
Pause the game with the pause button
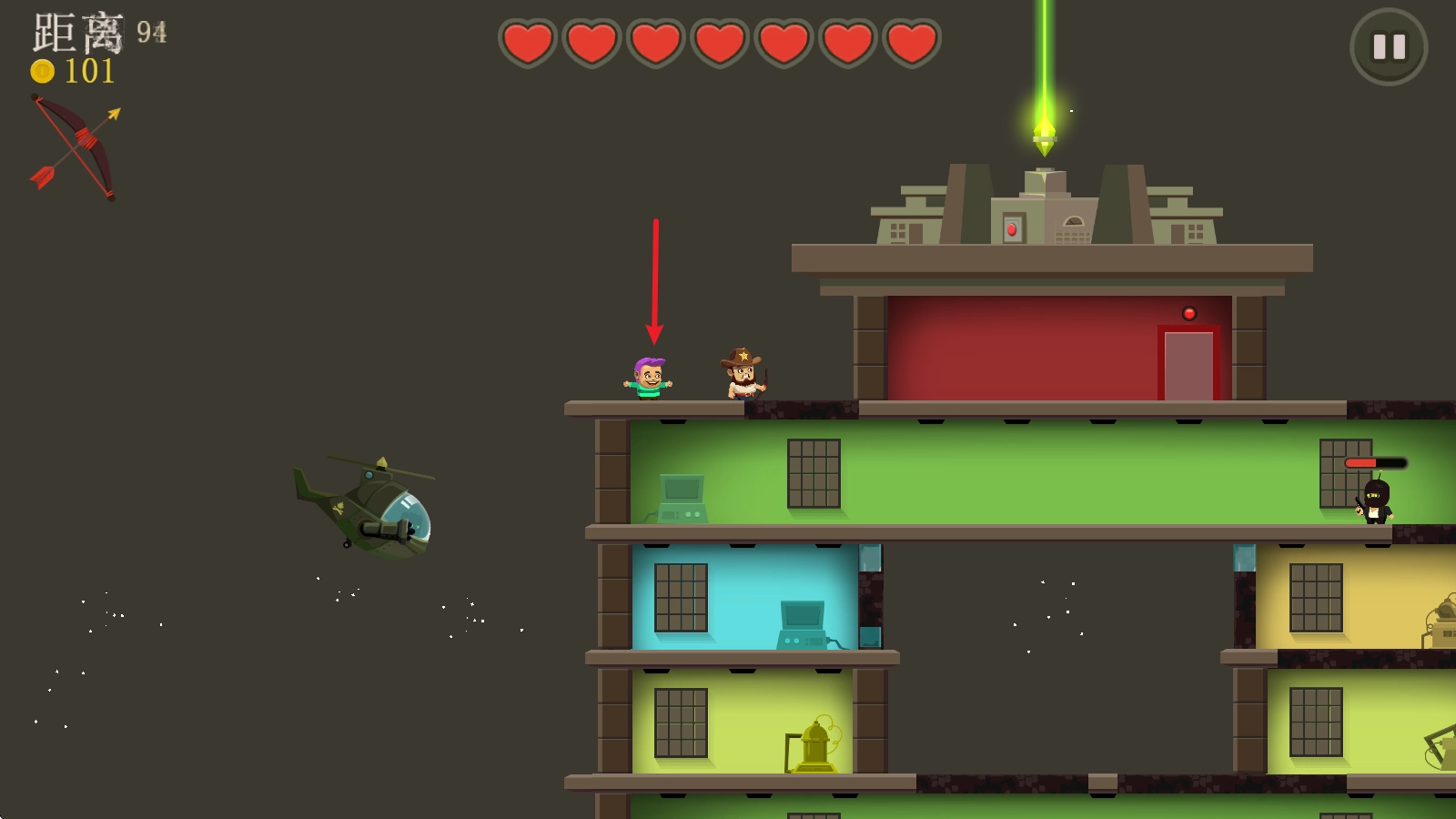(x=1389, y=46)
